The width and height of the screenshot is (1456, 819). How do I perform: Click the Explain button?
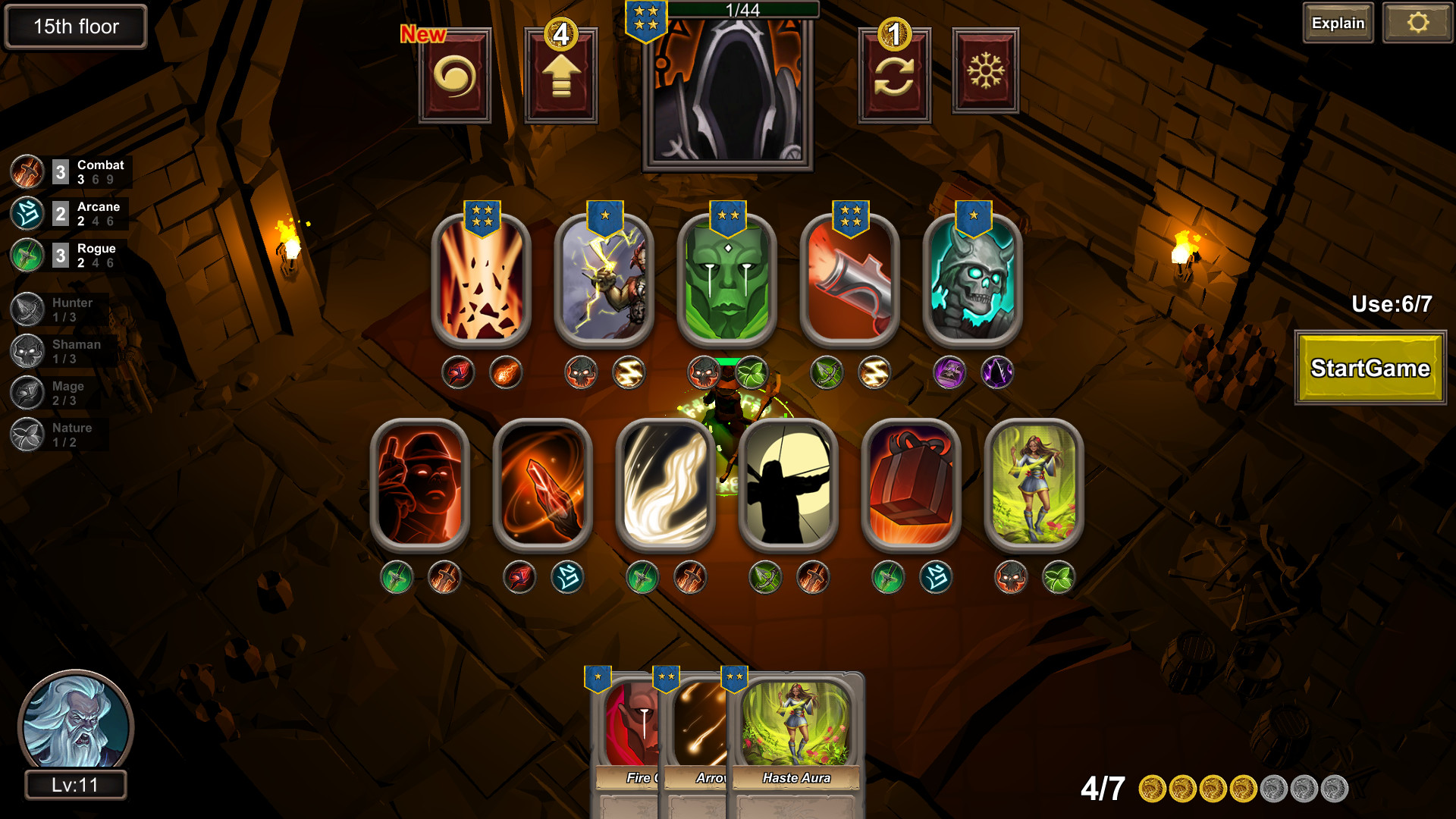1338,23
